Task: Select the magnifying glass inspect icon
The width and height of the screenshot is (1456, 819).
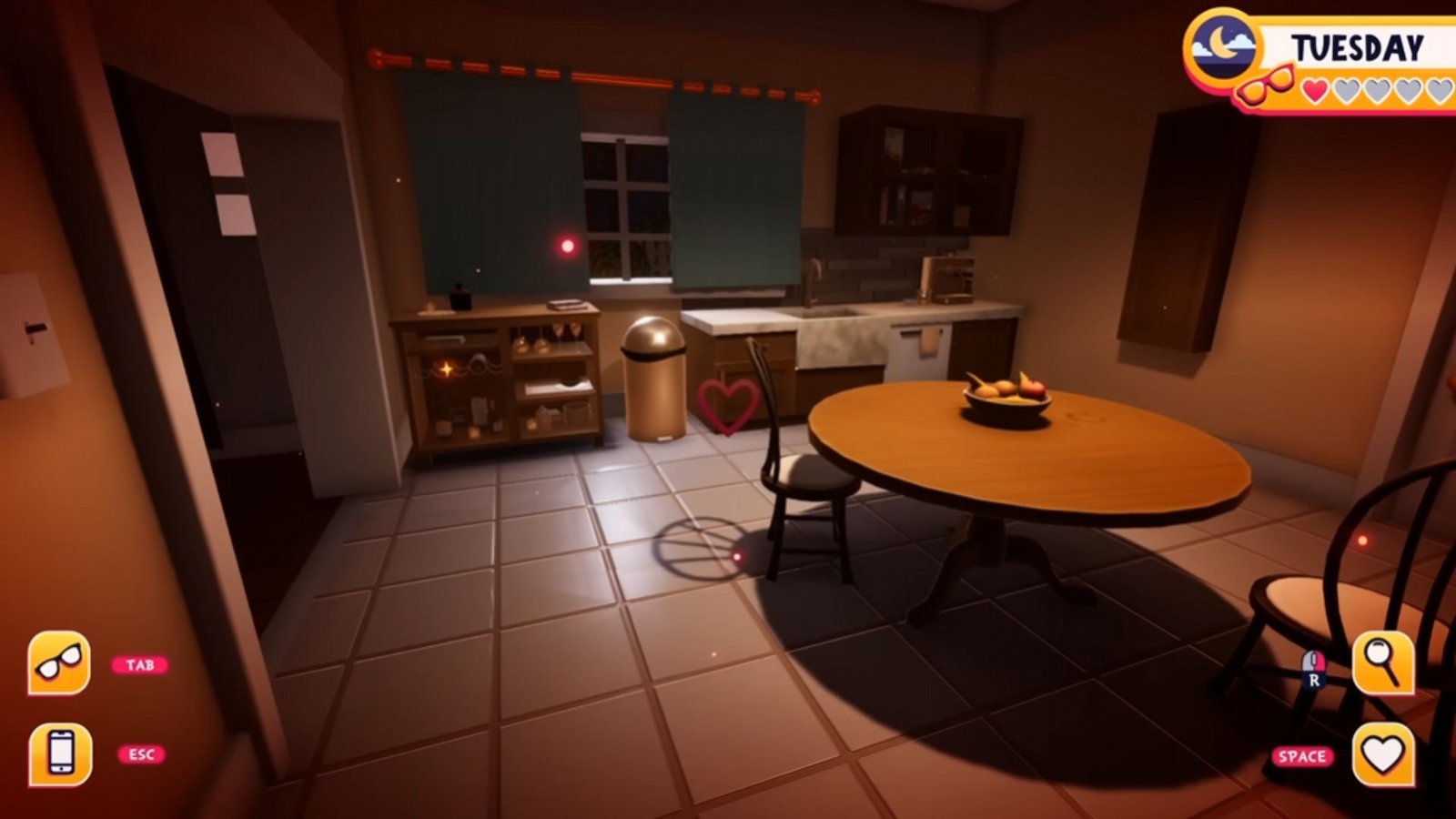Action: pos(1383,663)
